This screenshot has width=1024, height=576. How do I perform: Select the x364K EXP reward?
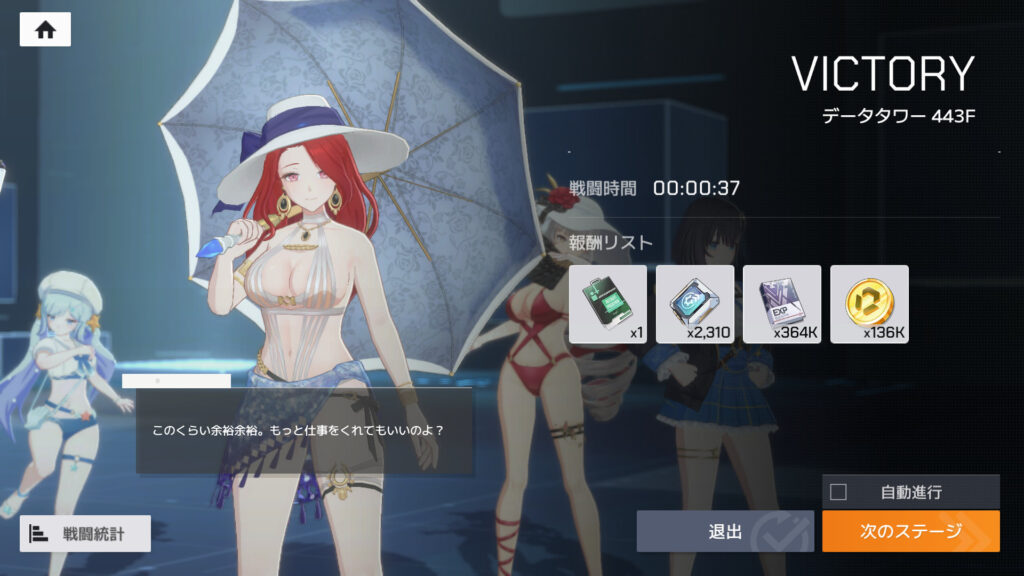coord(782,304)
